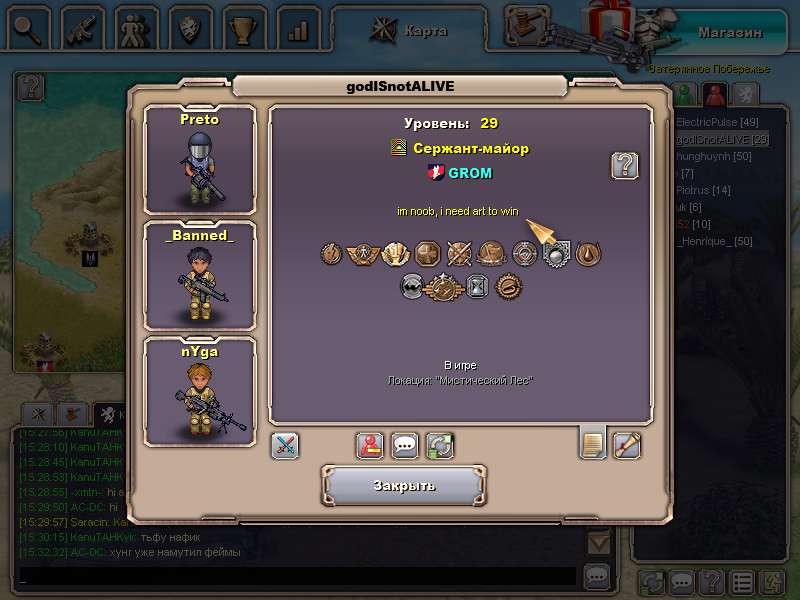Open the Магазин shop
This screenshot has height=600, width=800.
730,31
